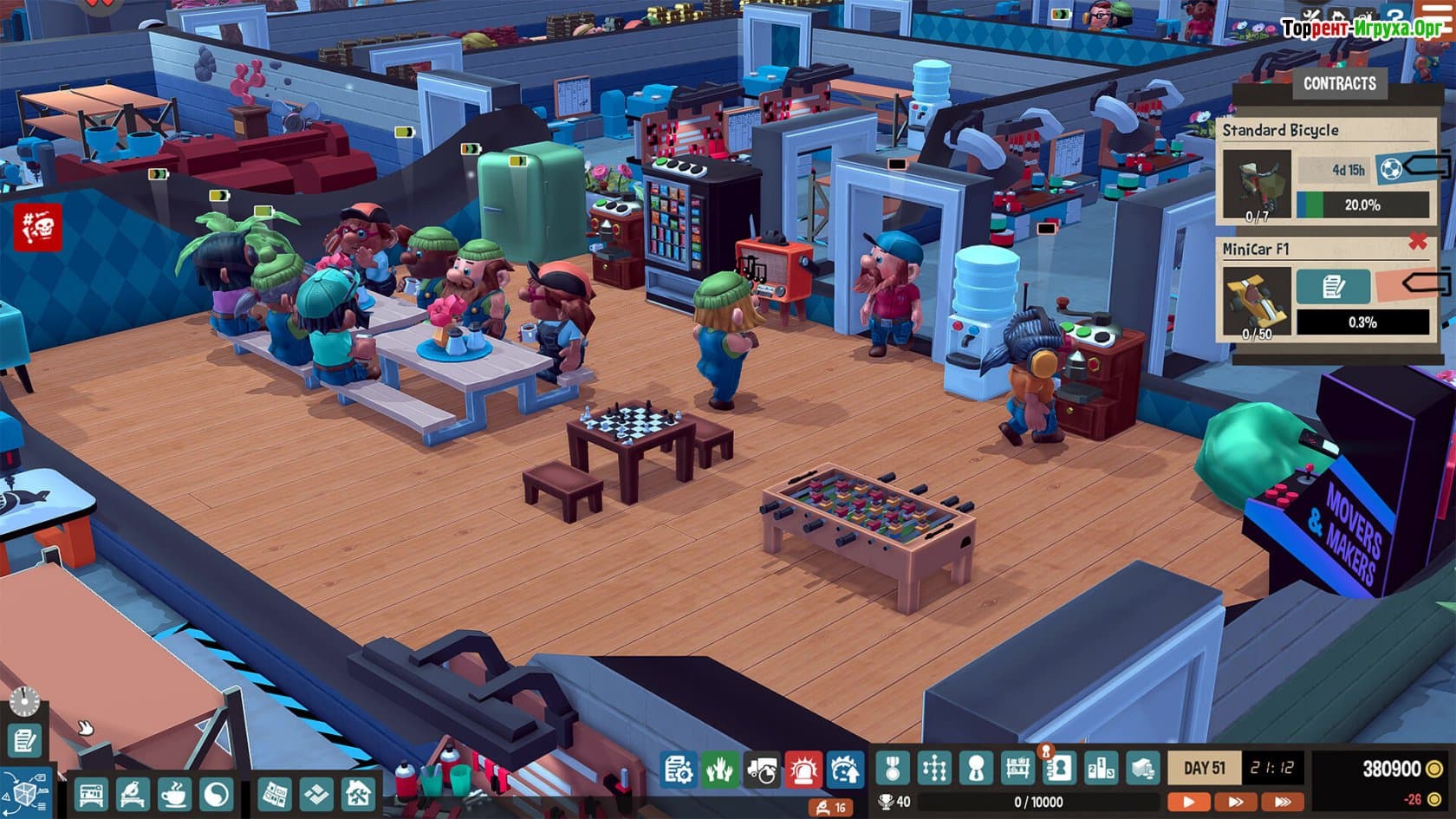Open the employee with tie icon
Screen dimensions: 1456x819
coord(976,768)
